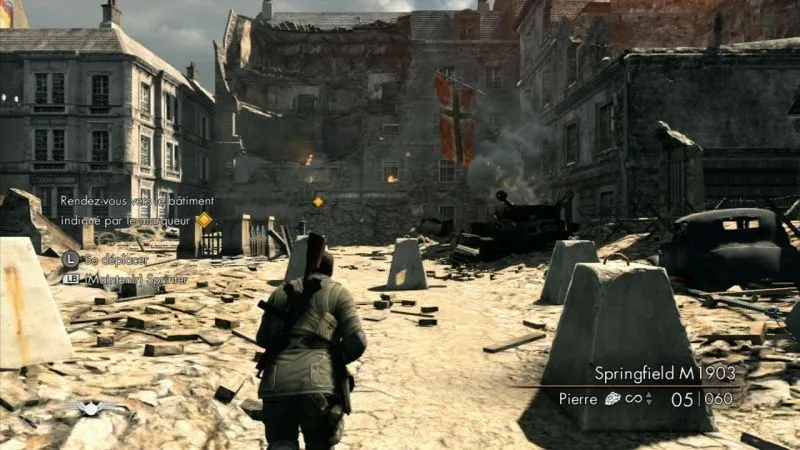Select the Springfield M1903 weapon label
The image size is (800, 450).
pos(662,373)
